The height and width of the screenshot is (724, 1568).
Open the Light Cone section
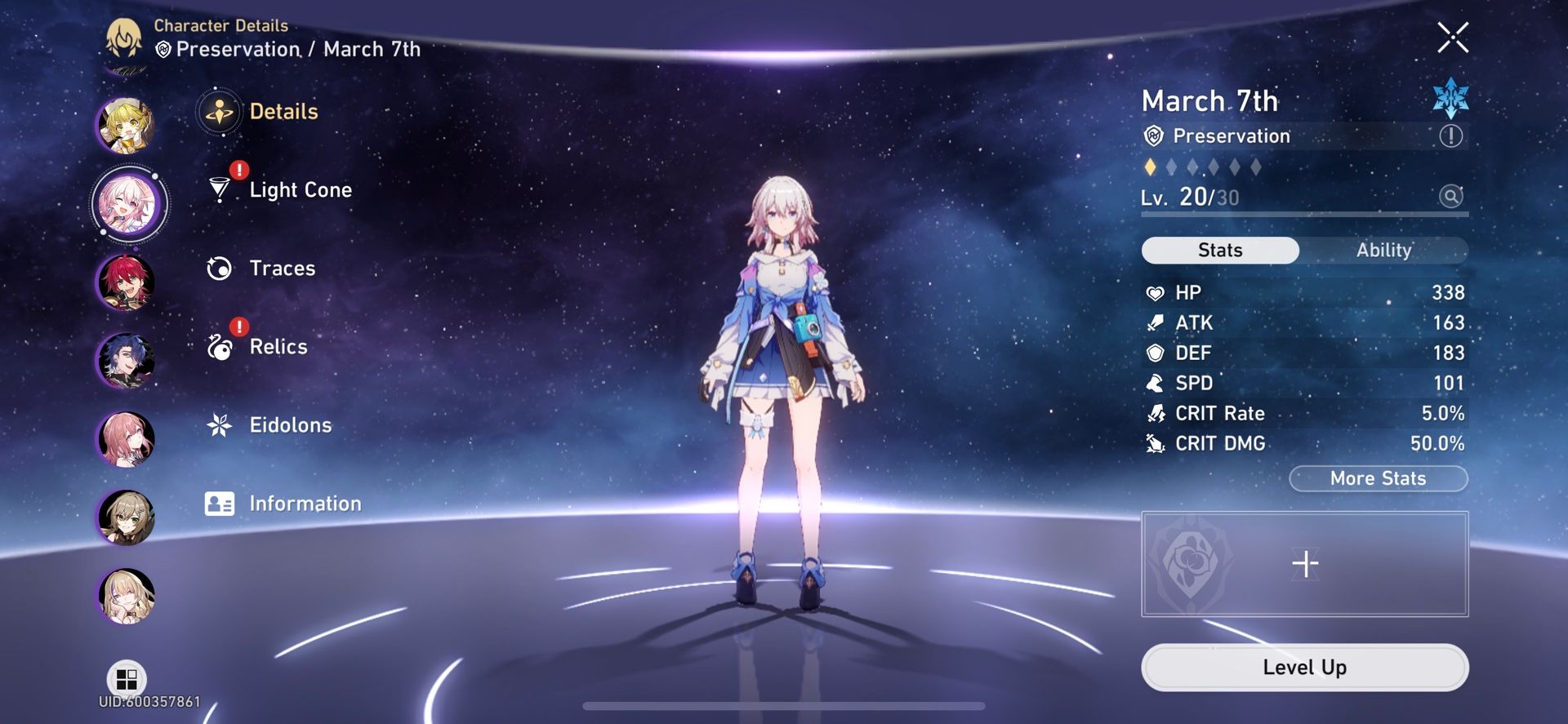pyautogui.click(x=300, y=189)
